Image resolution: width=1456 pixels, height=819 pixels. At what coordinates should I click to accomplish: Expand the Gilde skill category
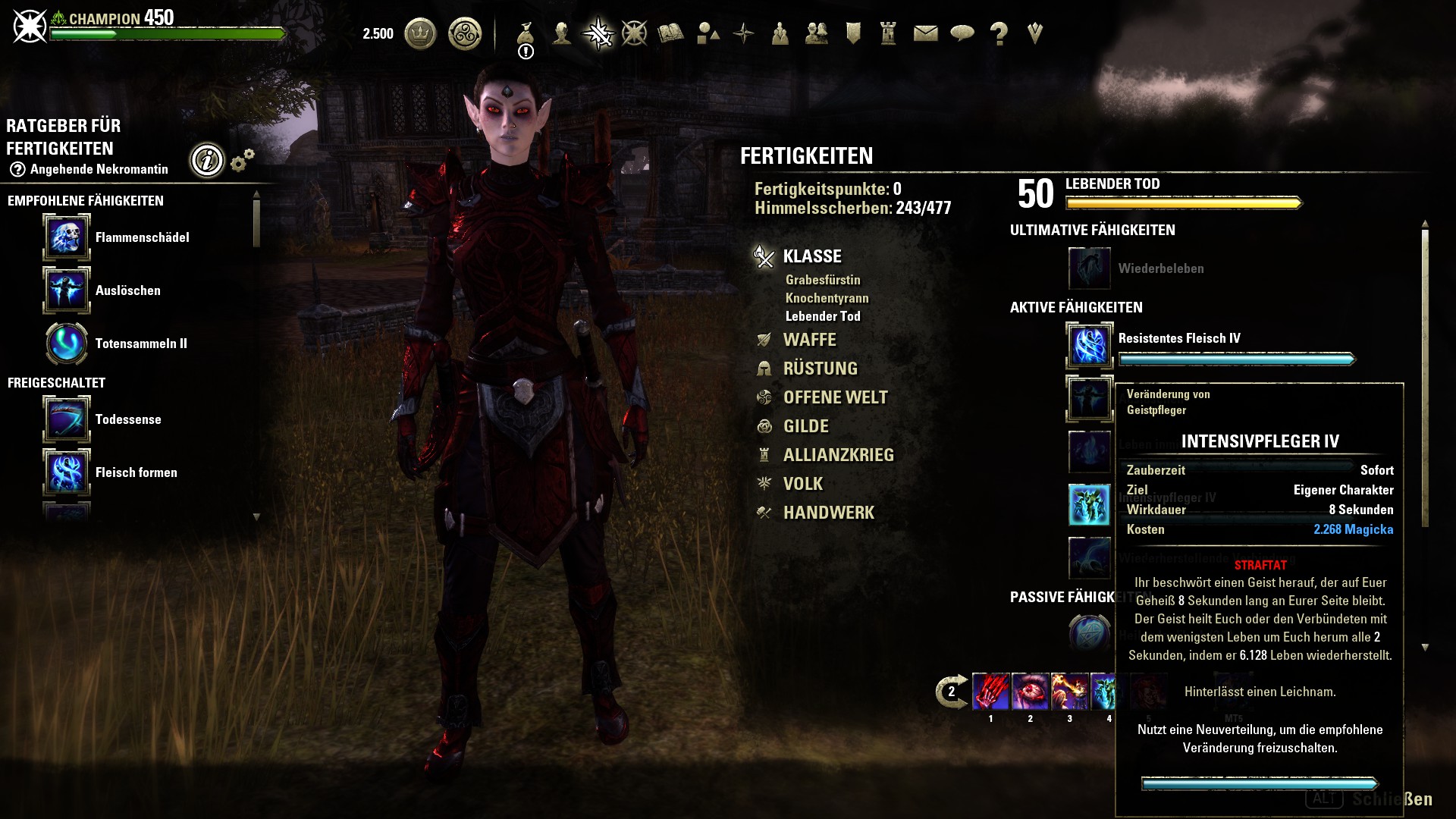[805, 426]
